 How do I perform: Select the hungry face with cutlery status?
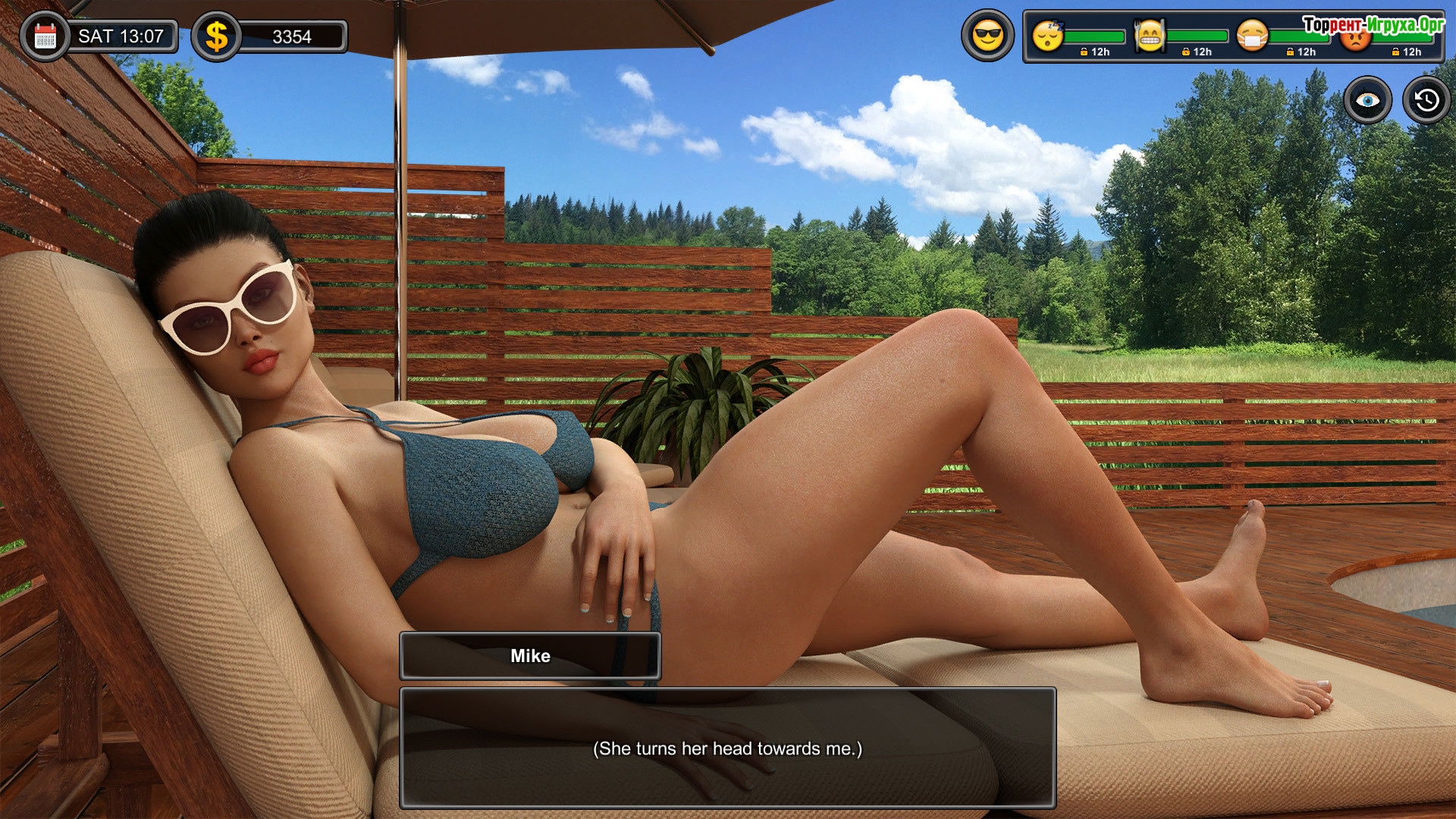(1150, 36)
